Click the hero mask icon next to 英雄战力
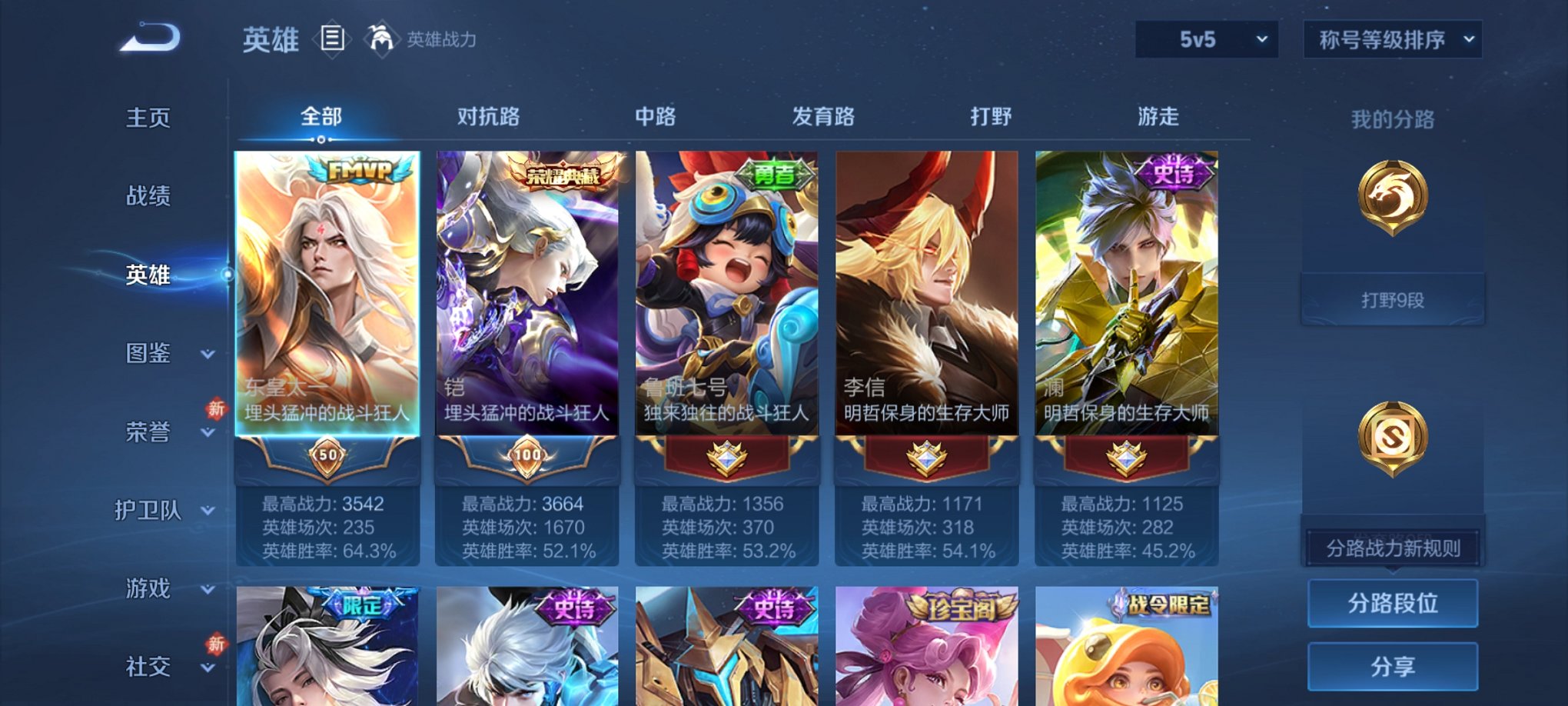This screenshot has width=1568, height=706. (380, 36)
